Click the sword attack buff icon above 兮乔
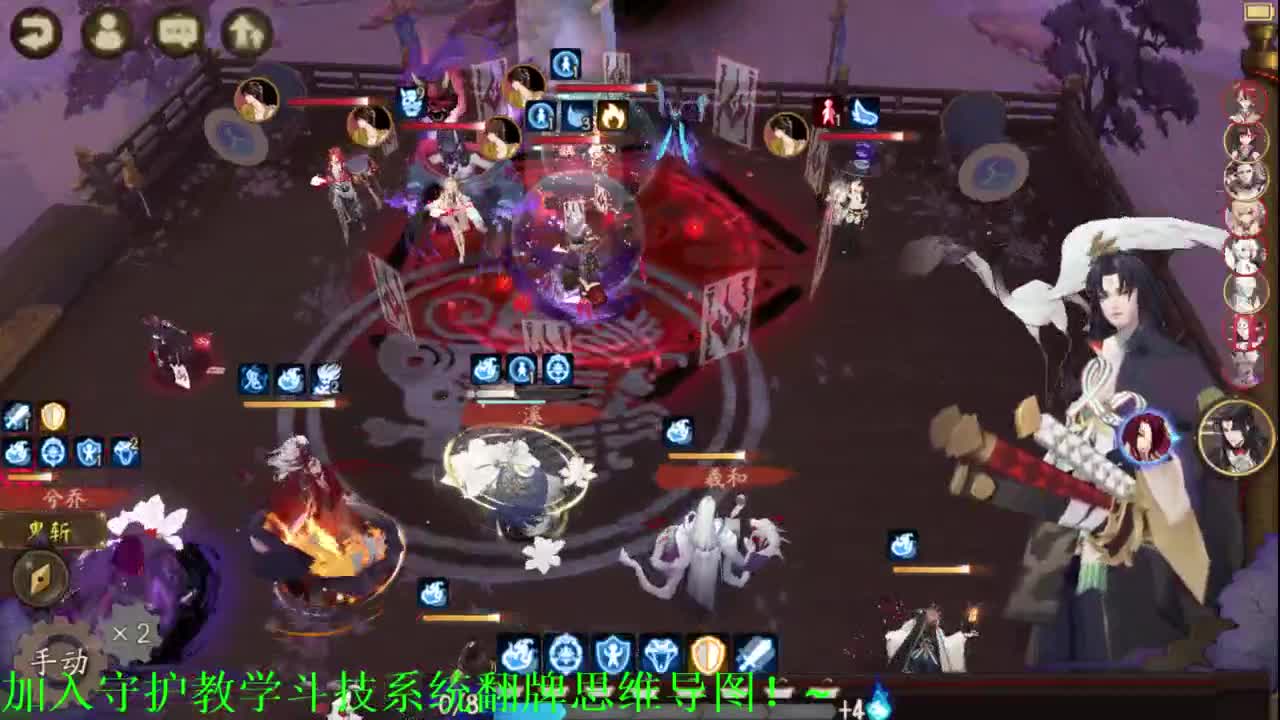The height and width of the screenshot is (720, 1280). coord(17,416)
